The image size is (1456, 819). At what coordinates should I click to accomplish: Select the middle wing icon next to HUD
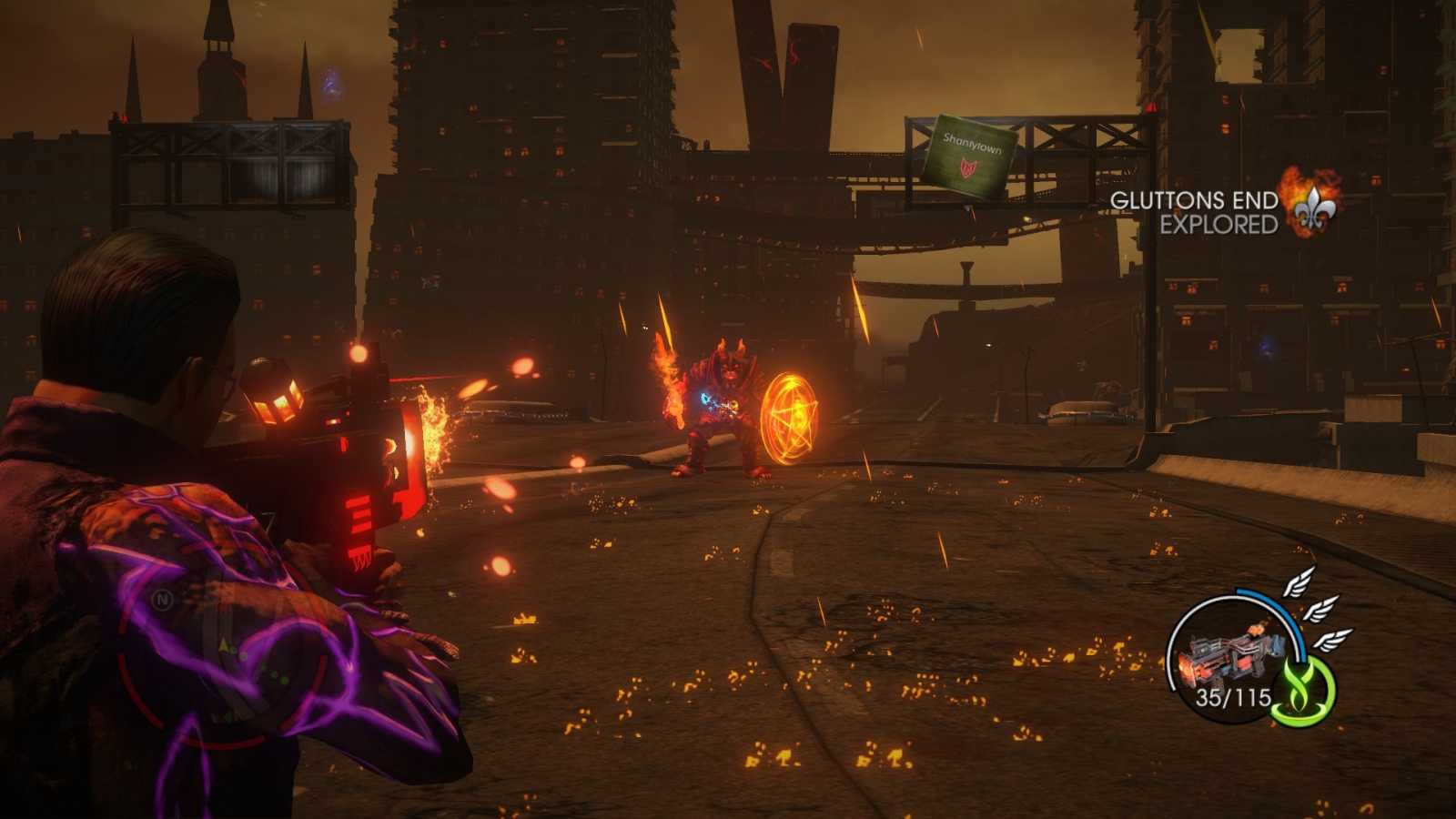1321,610
